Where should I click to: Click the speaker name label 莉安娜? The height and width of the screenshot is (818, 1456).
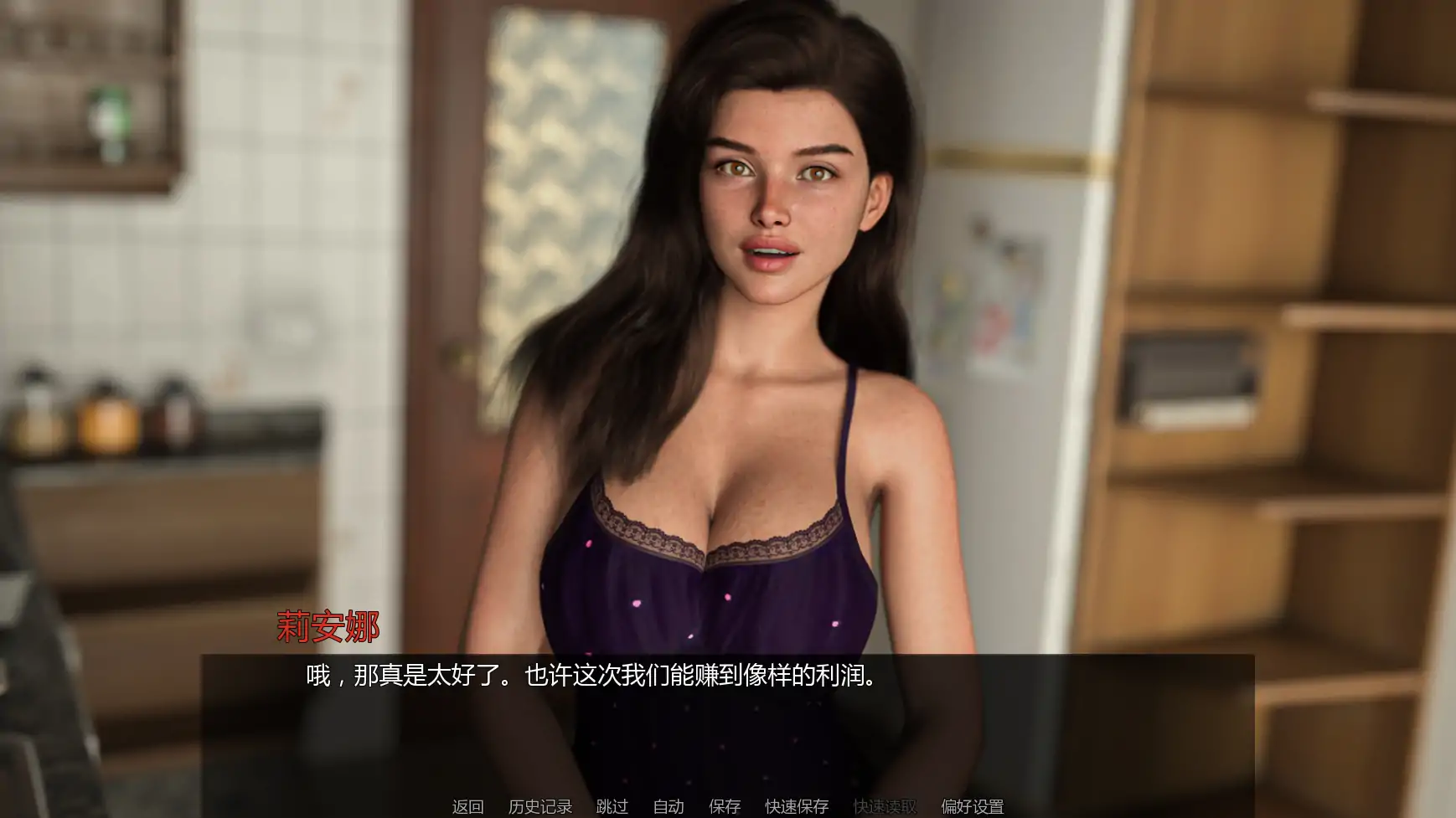coord(328,625)
